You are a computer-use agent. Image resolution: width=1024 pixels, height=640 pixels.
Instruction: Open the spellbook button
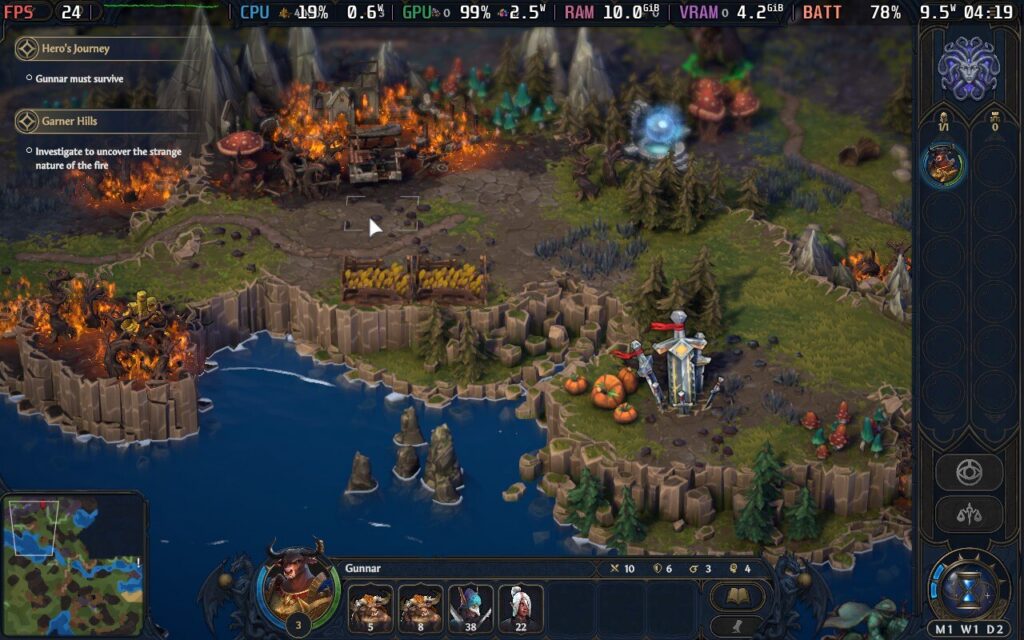pyautogui.click(x=738, y=597)
